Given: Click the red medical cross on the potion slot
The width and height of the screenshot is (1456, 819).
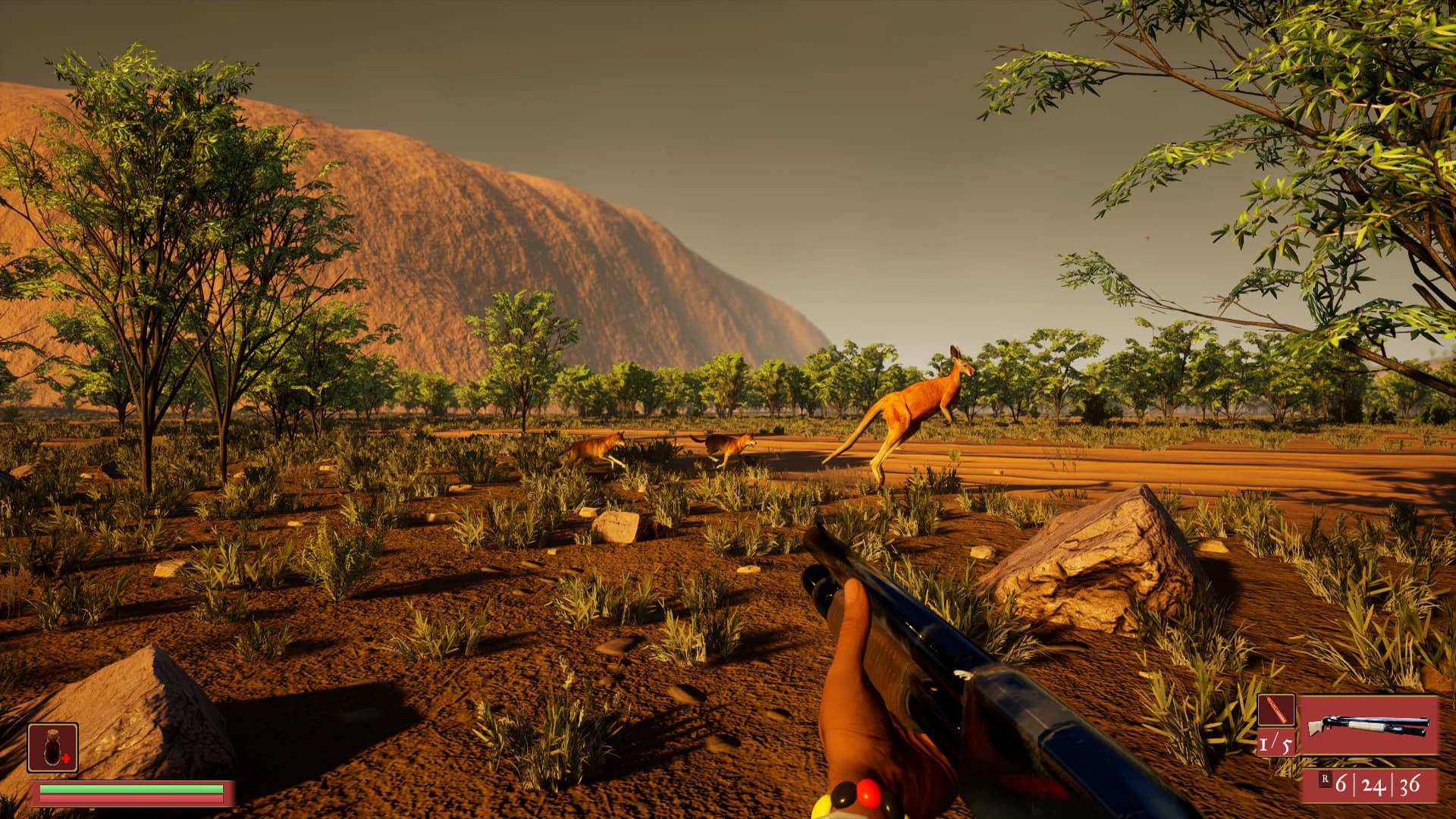Looking at the screenshot, I should (x=65, y=758).
